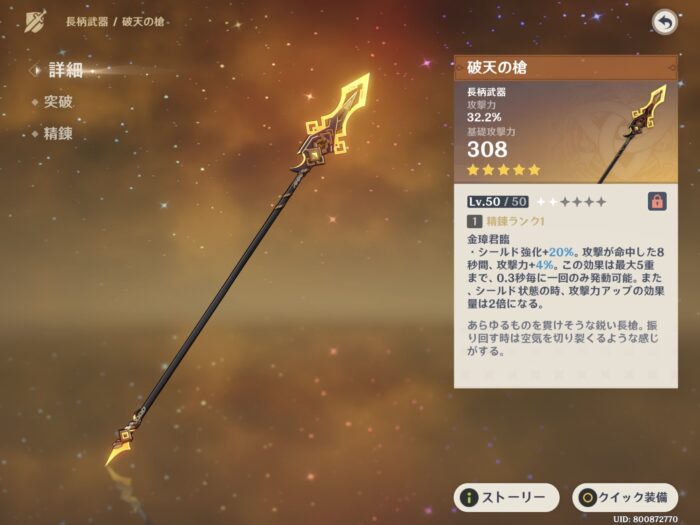Toggle the red weapon lock icon

[x=658, y=201]
